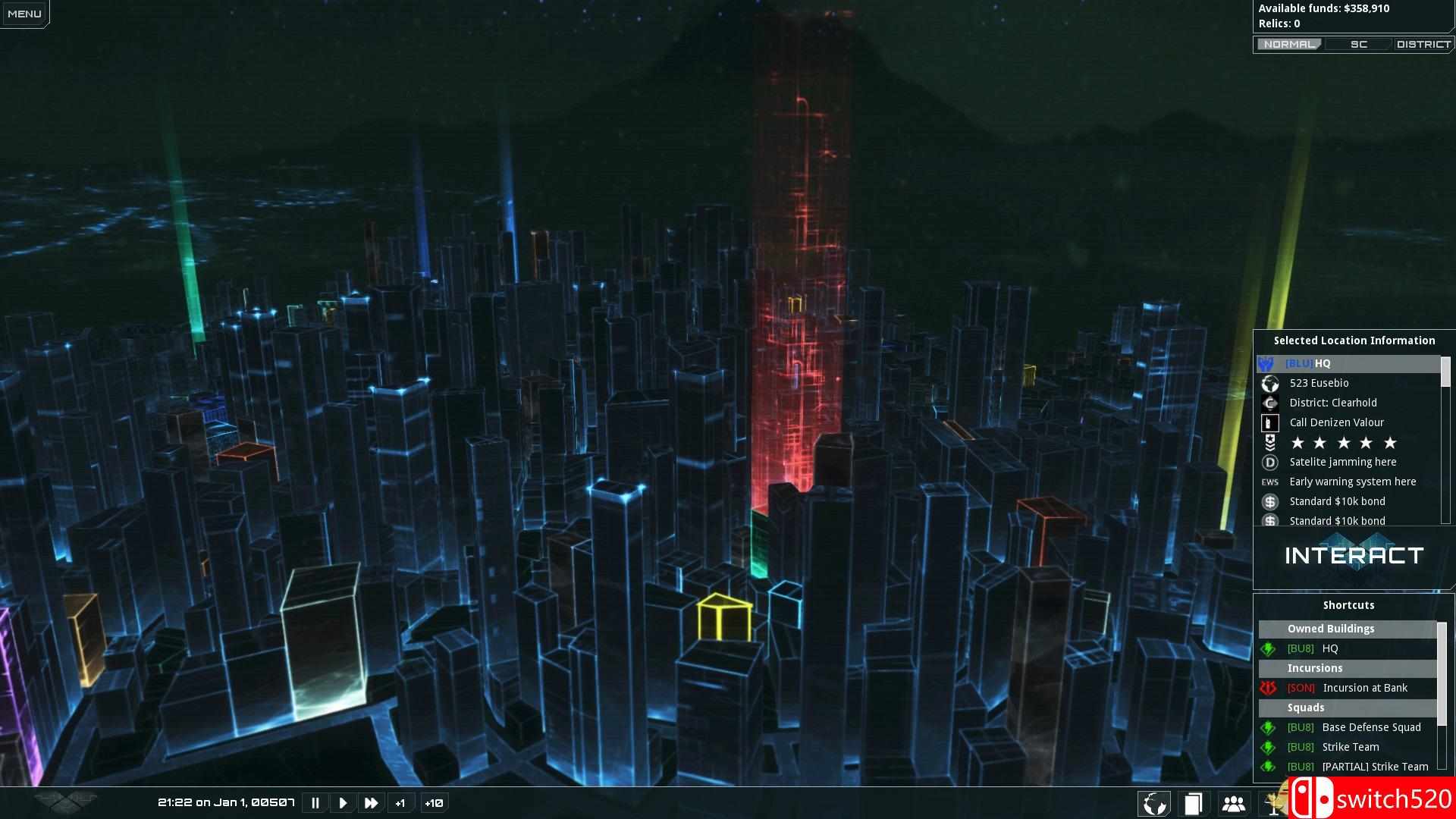Open the buildings list icon near bottom right
Screen dimensions: 1456x819
coord(1193,802)
